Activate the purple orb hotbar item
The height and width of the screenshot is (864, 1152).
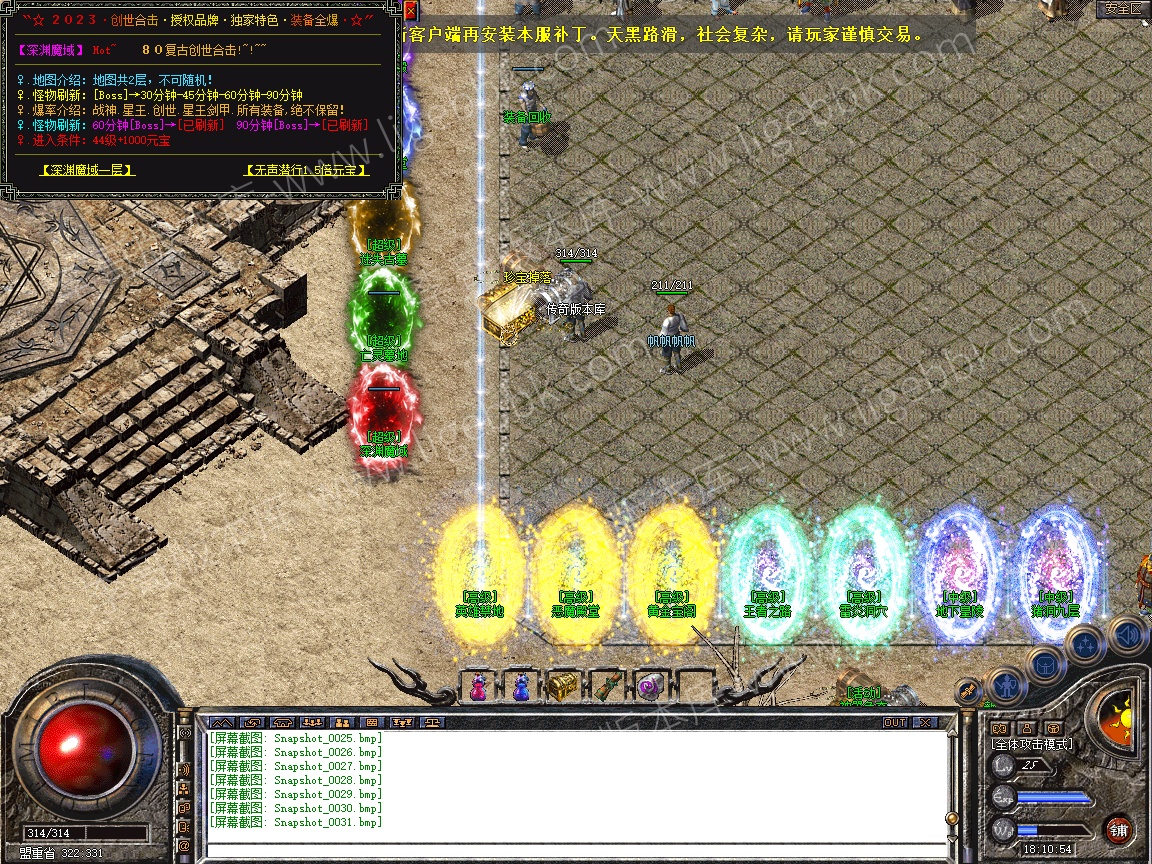click(649, 686)
